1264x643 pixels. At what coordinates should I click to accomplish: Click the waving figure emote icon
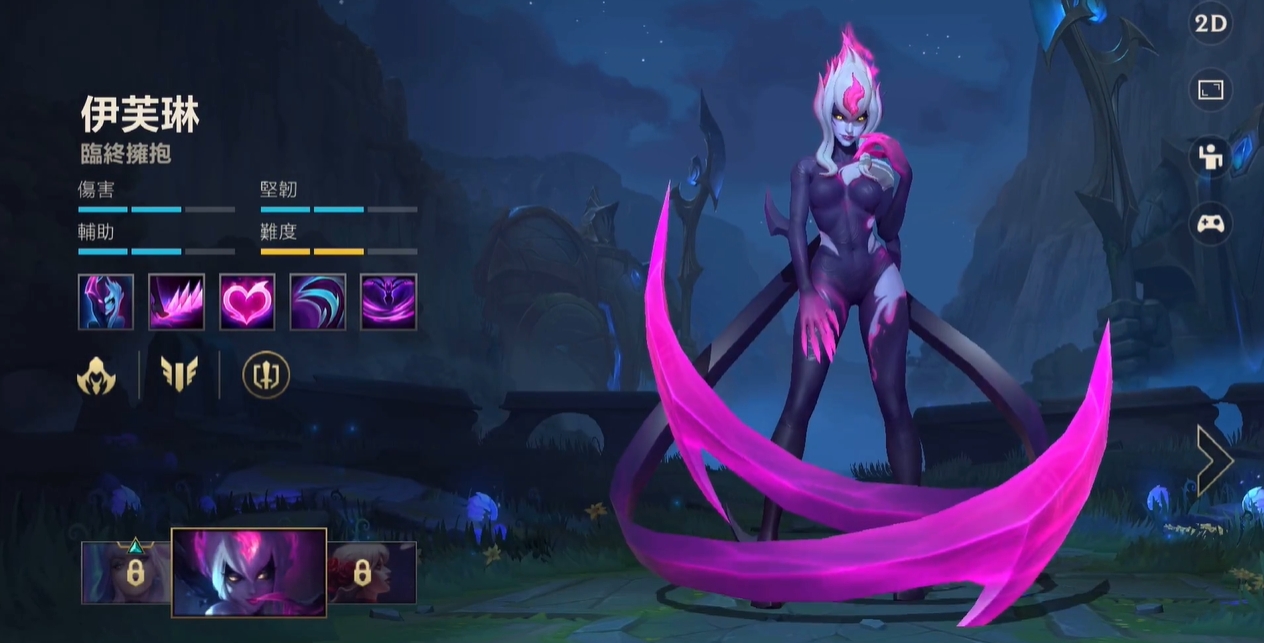tap(1210, 157)
